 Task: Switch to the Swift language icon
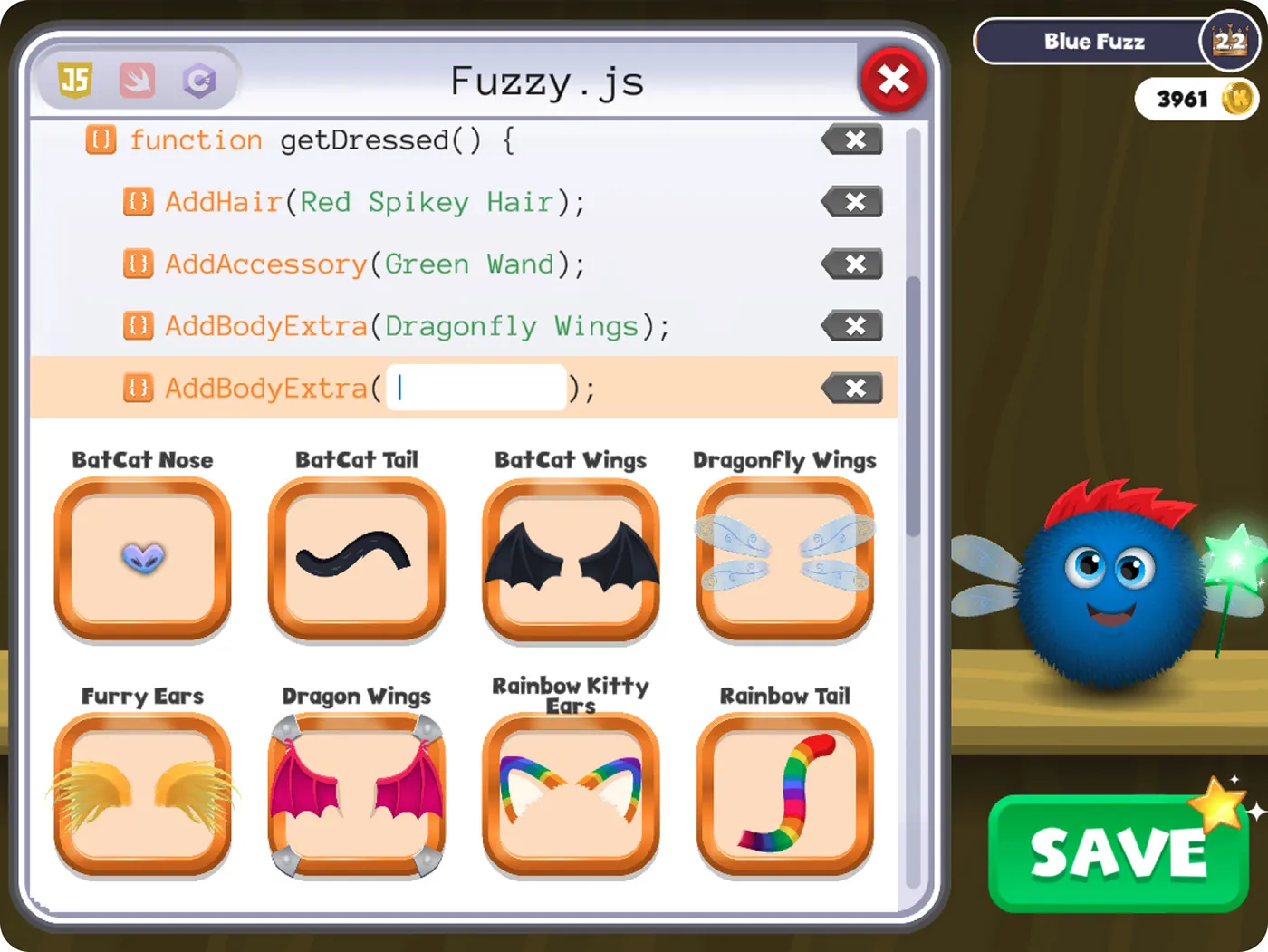137,80
